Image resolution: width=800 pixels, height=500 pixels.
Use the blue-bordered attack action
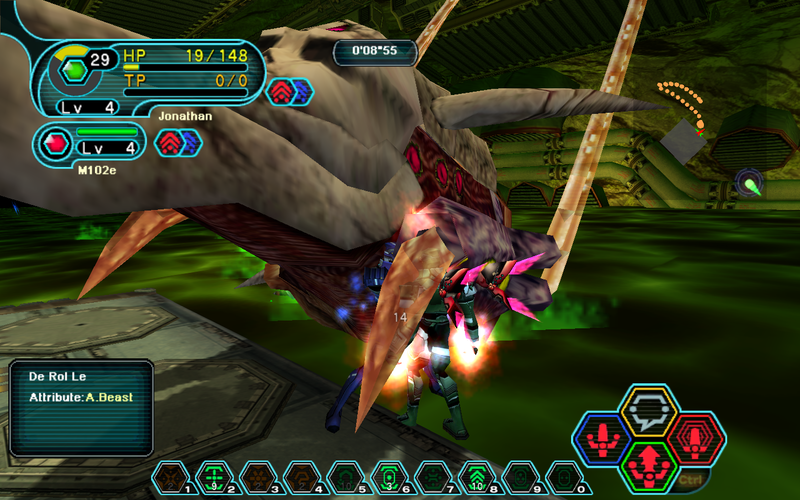coord(601,439)
